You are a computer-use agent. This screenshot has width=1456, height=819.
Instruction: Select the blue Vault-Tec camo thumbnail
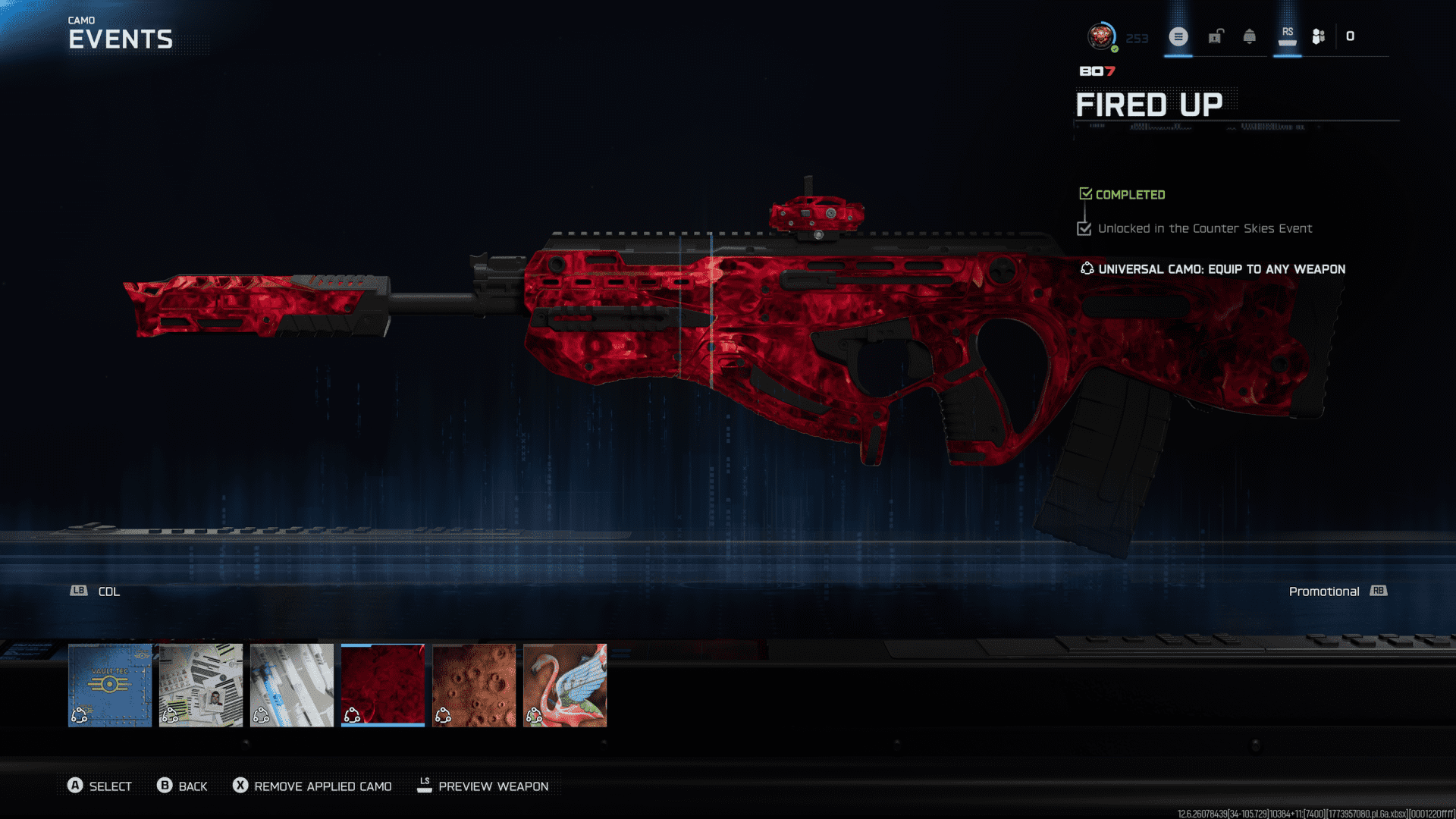110,685
